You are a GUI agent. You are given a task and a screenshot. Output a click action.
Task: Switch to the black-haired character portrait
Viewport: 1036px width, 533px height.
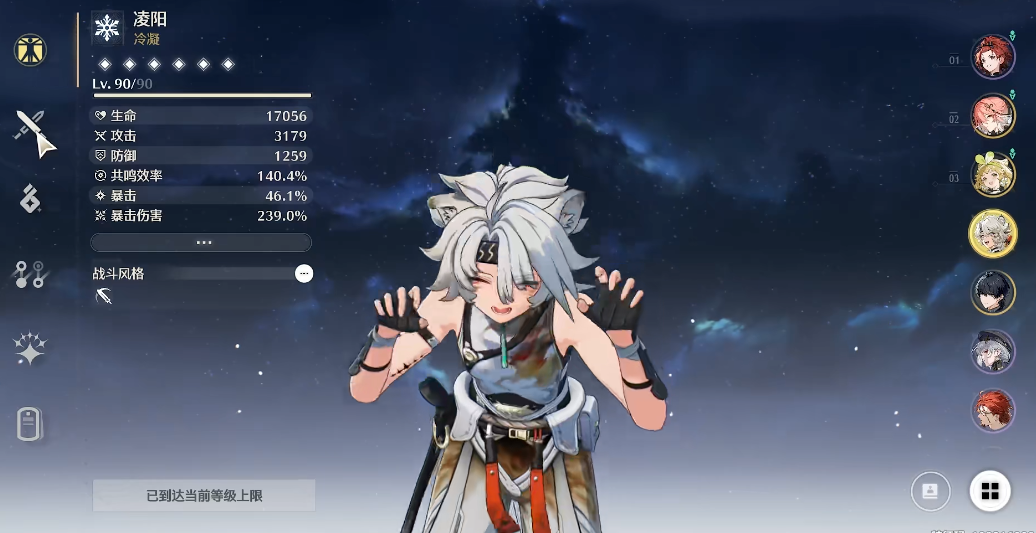(992, 292)
